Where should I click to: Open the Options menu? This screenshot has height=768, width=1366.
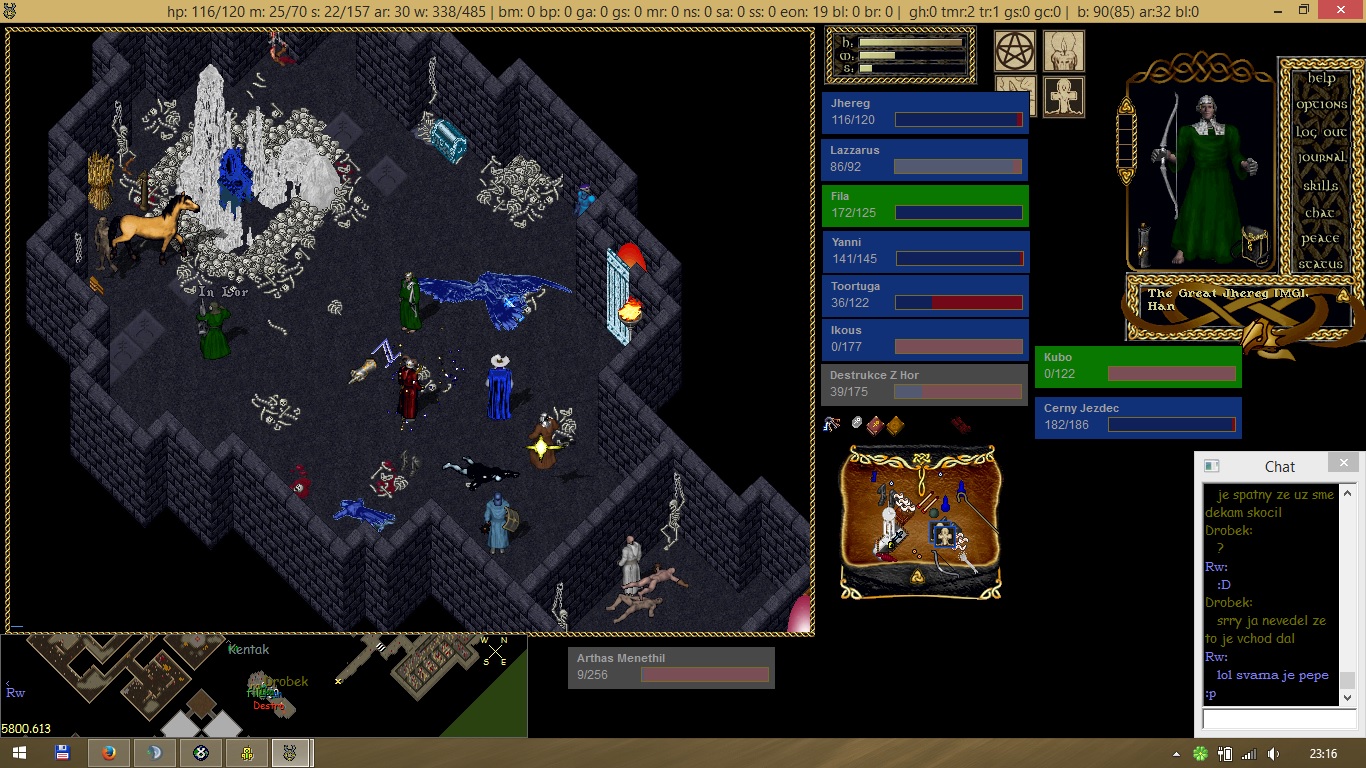(1321, 105)
